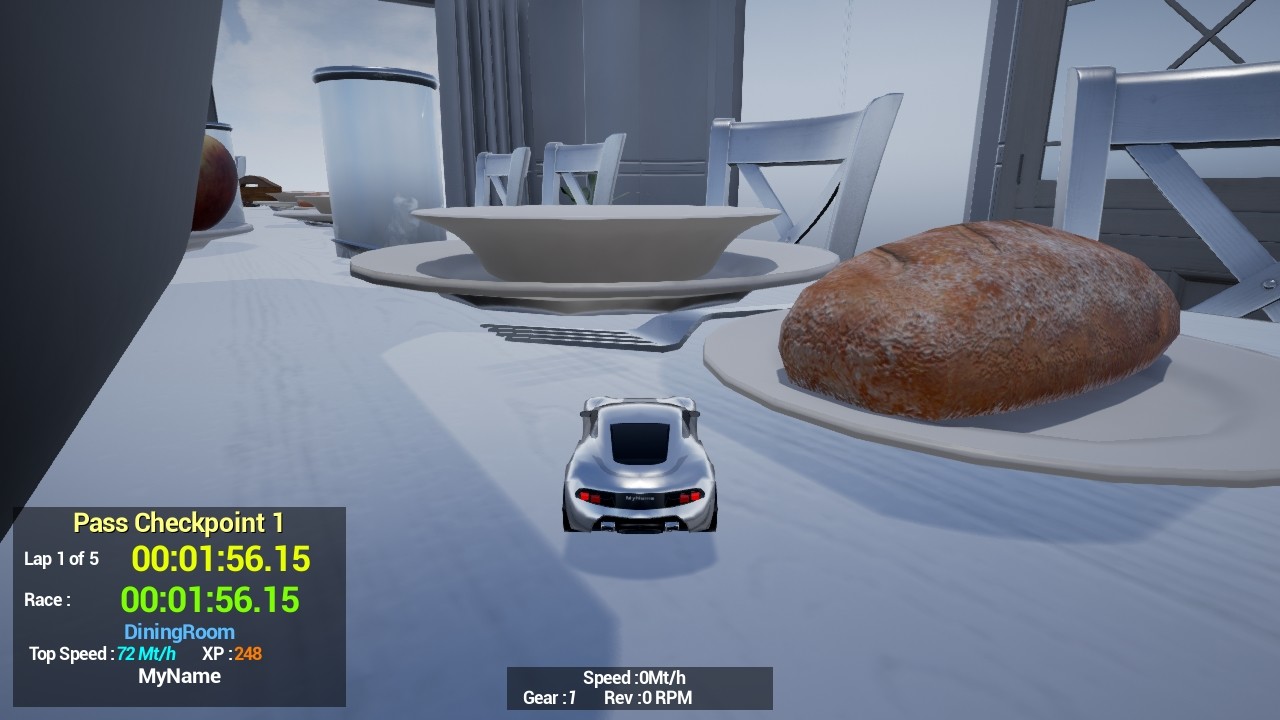Click the green race timer
1280x720 pixels.
[213, 600]
